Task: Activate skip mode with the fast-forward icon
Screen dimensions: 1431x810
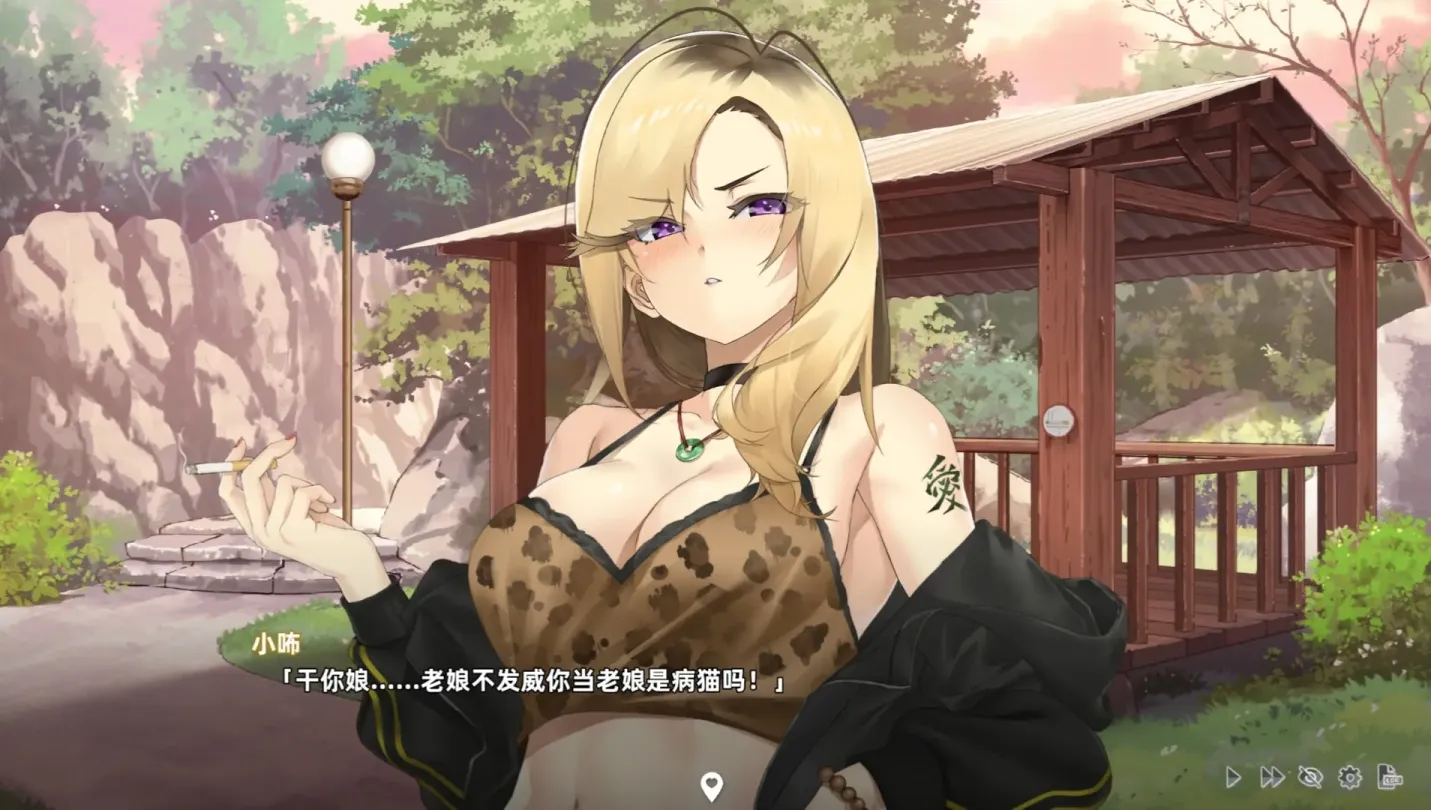Action: point(1272,777)
